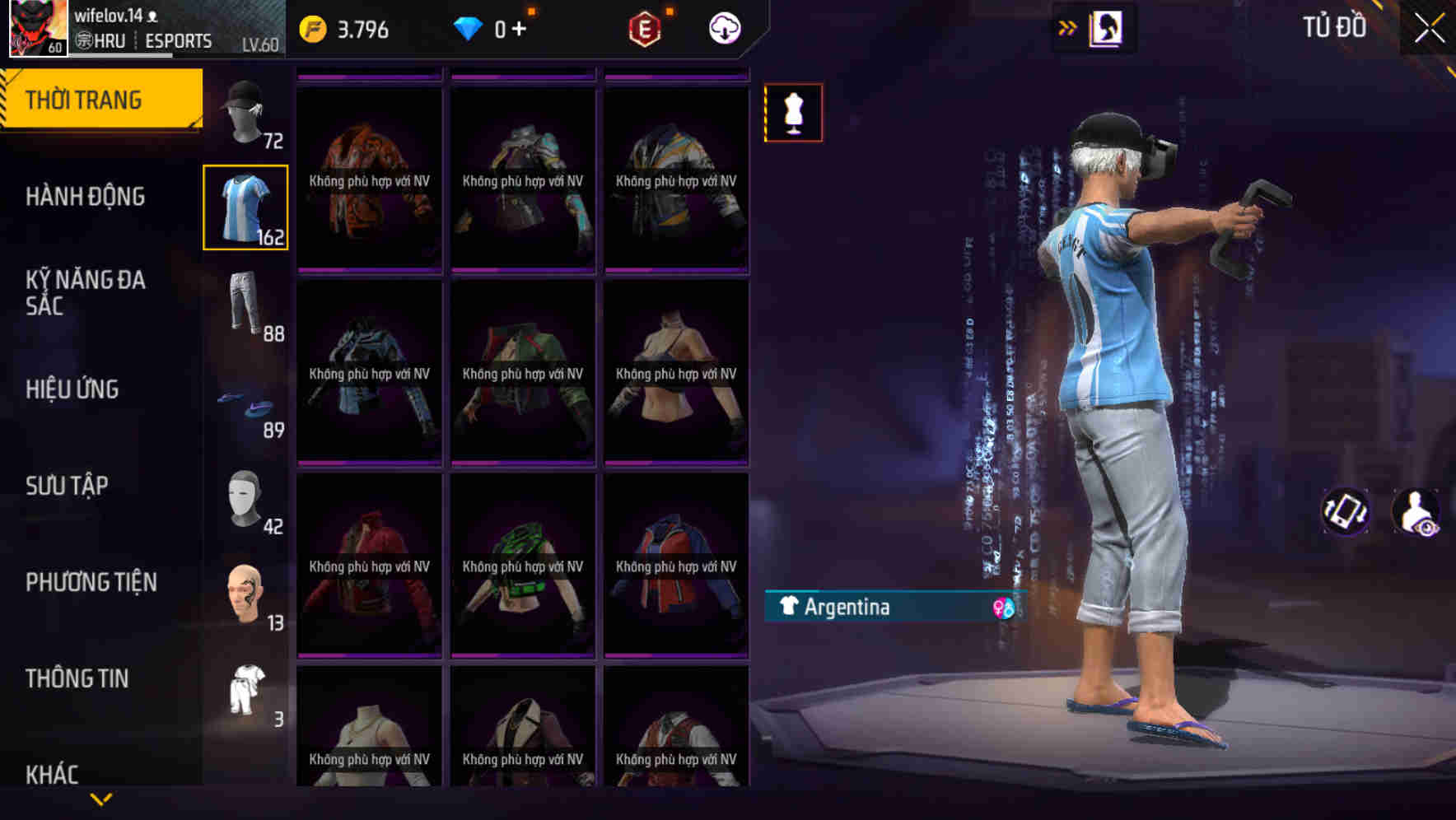Open the mask category icon

tap(245, 503)
